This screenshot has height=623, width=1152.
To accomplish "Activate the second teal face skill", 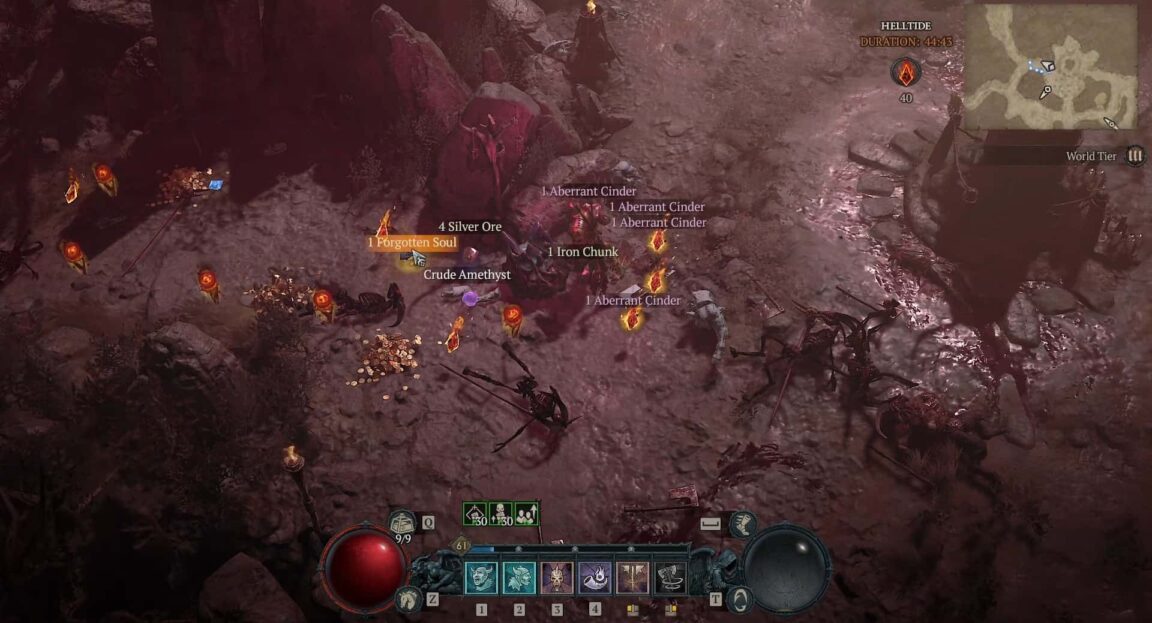I will 519,578.
